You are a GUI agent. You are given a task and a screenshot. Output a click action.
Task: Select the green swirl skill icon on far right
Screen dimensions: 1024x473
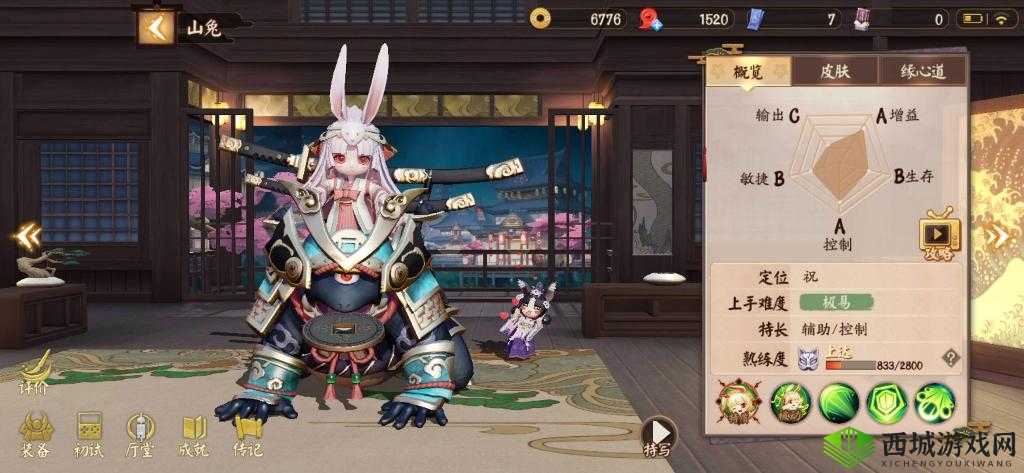pos(935,402)
